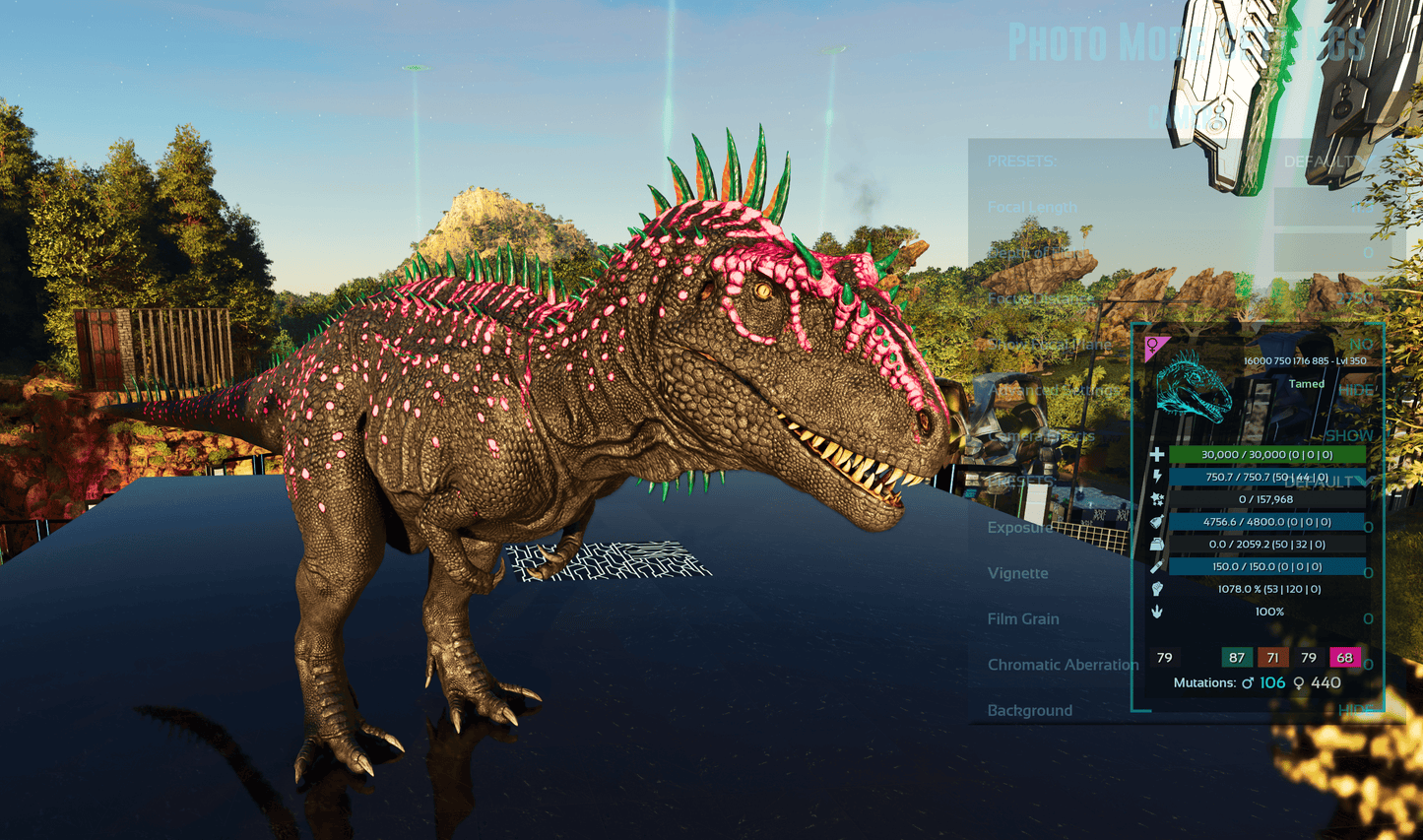1423x840 pixels.
Task: Select the Depth of Field value field
Action: point(1333,253)
